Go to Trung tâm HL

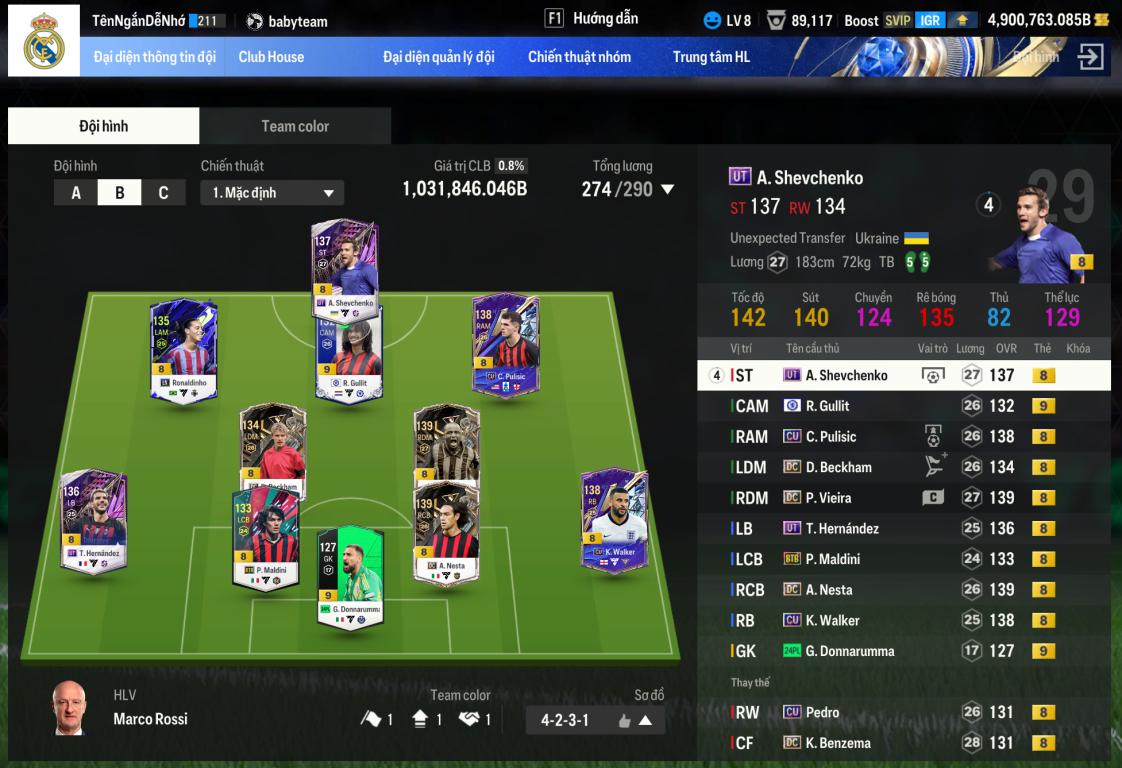point(711,57)
